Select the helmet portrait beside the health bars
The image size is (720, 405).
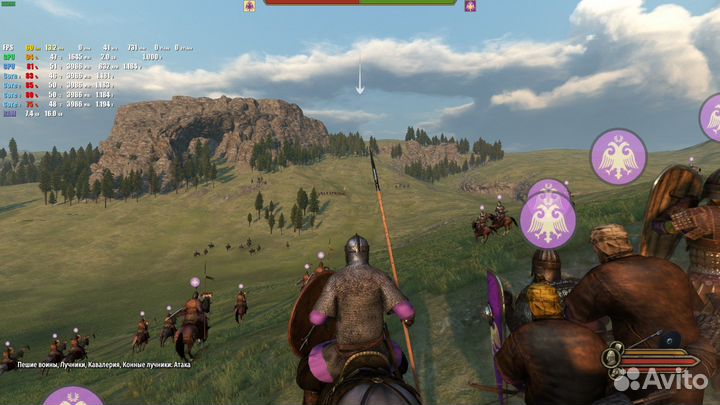[x=612, y=356]
